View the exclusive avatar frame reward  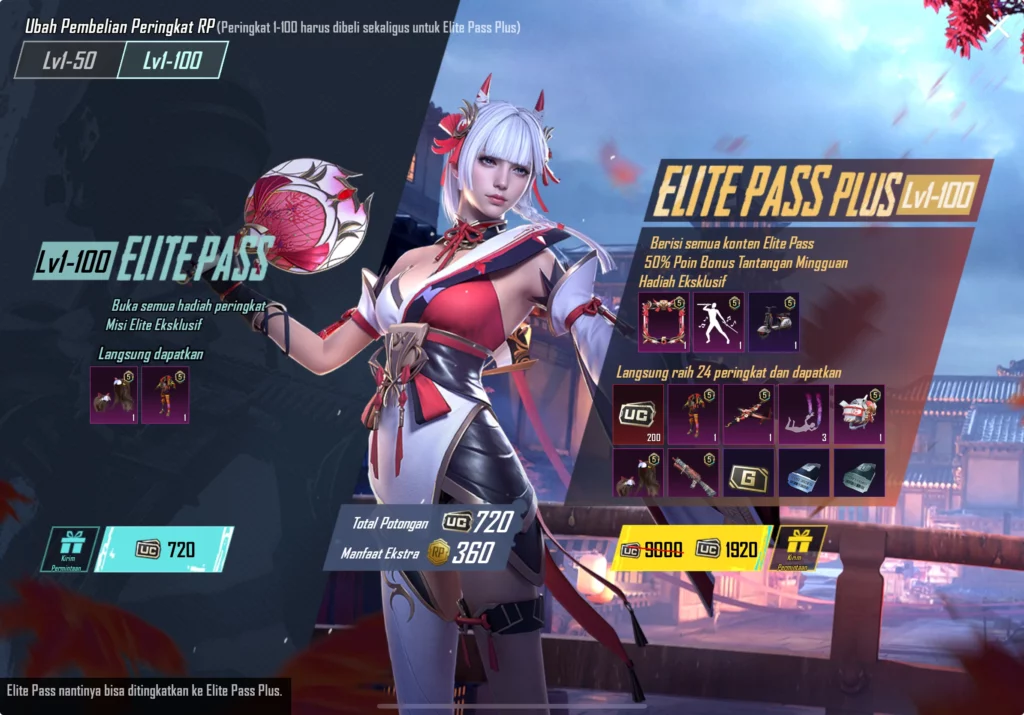[x=663, y=322]
